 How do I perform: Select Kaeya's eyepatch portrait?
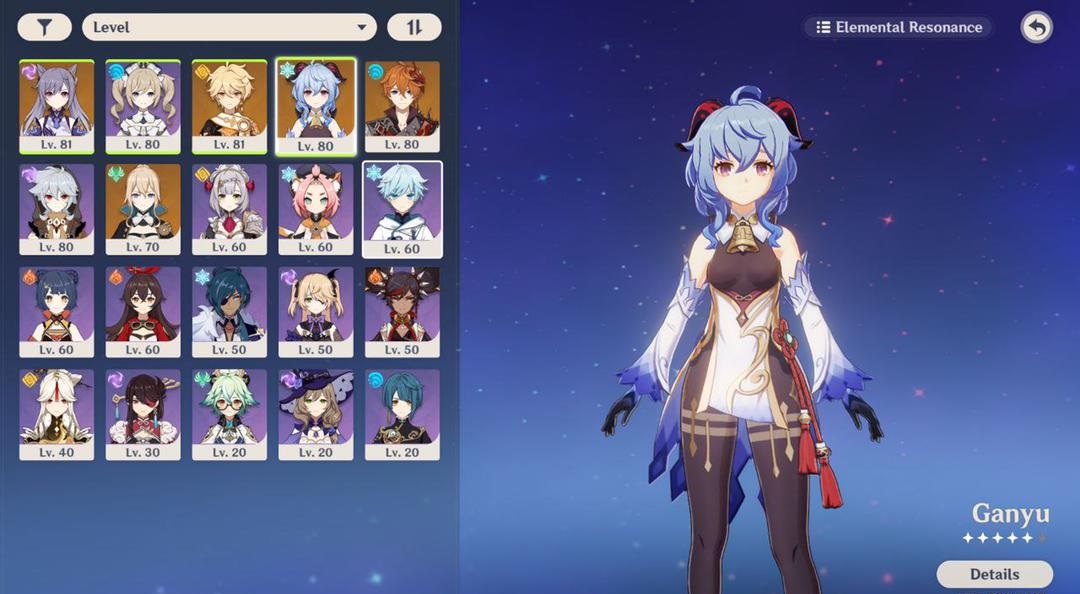(230, 311)
